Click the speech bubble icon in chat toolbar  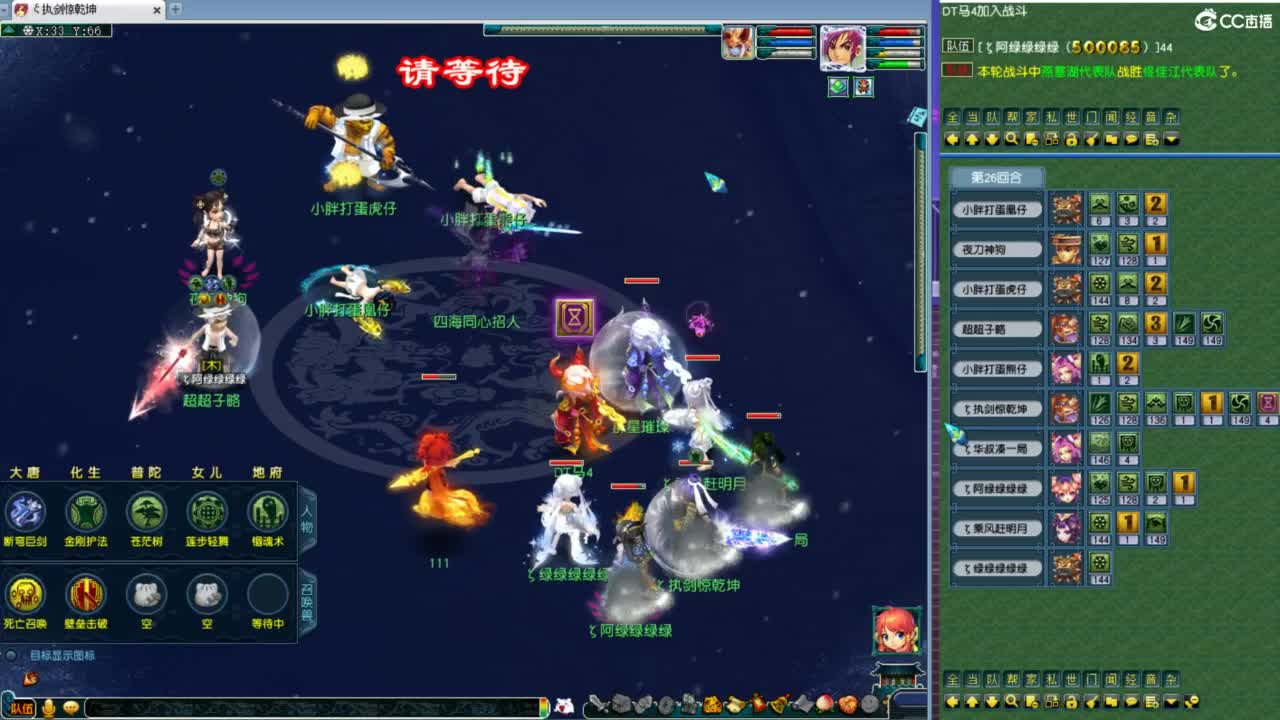[x=1131, y=140]
